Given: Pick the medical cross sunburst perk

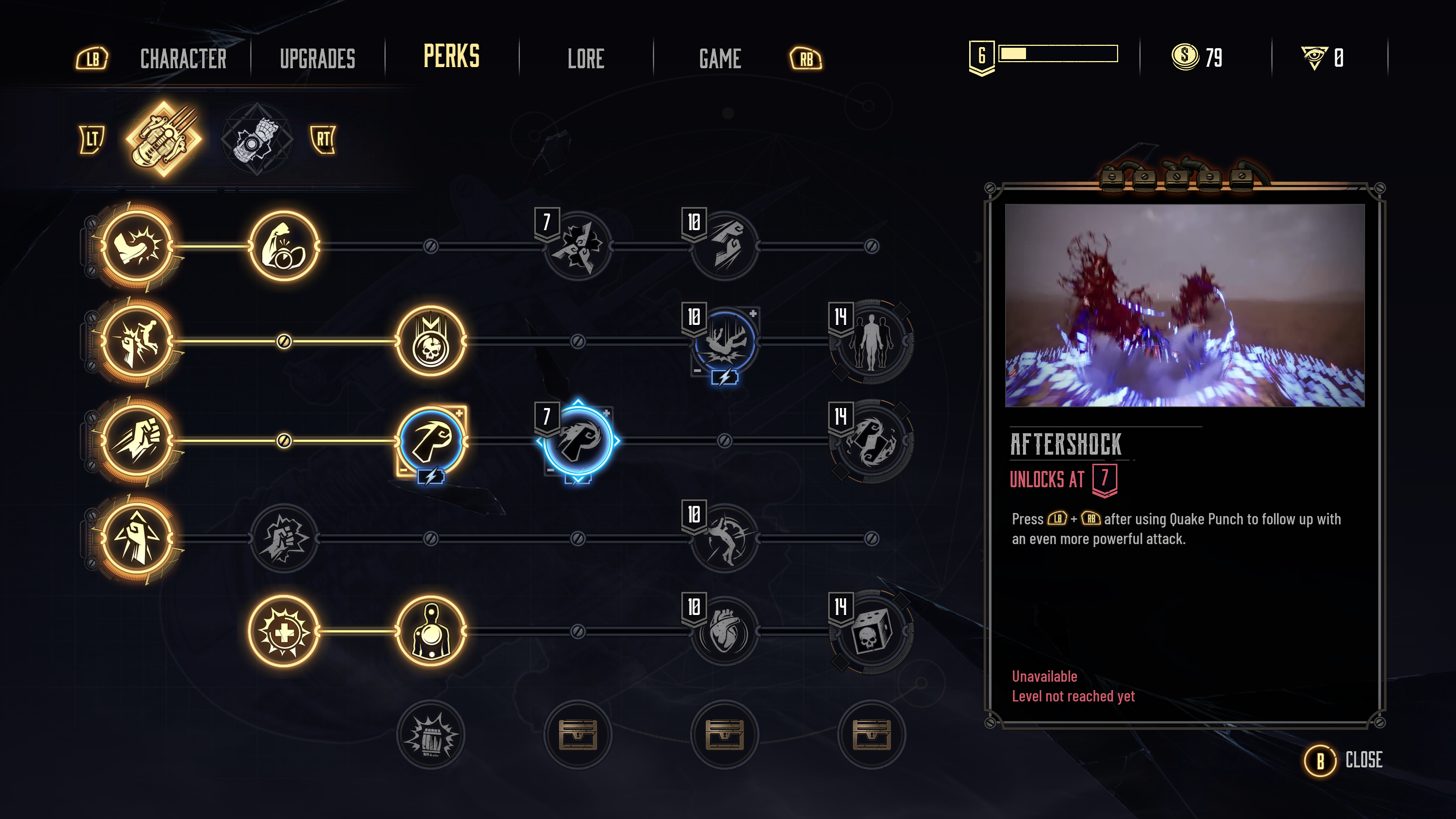Looking at the screenshot, I should 284,631.
